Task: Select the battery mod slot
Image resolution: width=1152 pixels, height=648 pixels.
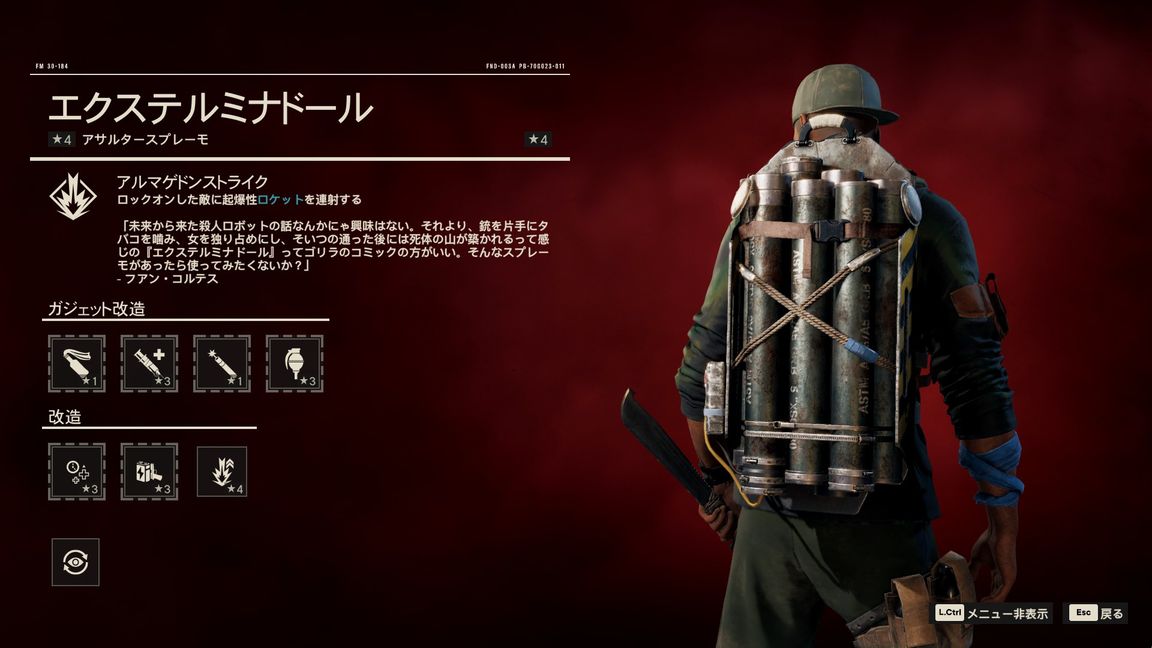Action: [x=149, y=471]
